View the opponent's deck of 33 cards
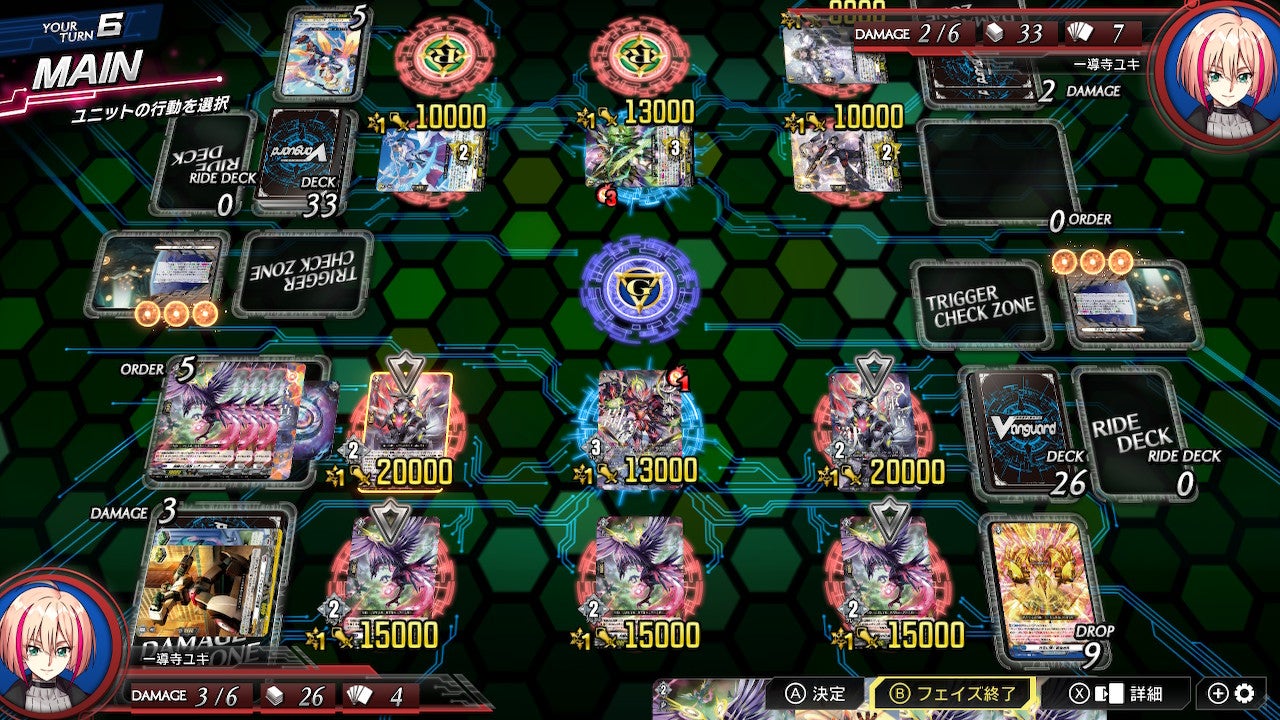1280x720 pixels. tap(306, 160)
